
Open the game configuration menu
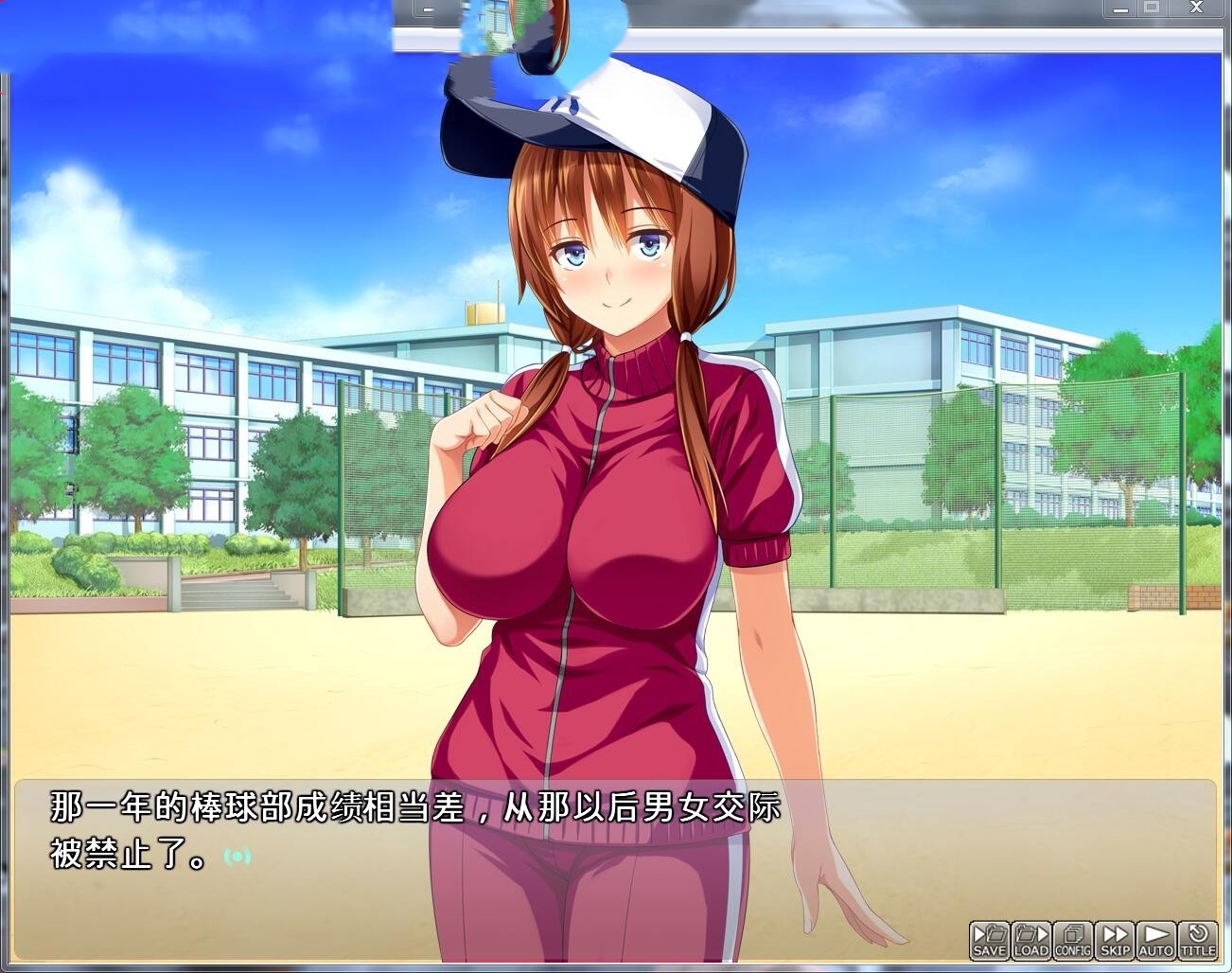(x=1072, y=939)
